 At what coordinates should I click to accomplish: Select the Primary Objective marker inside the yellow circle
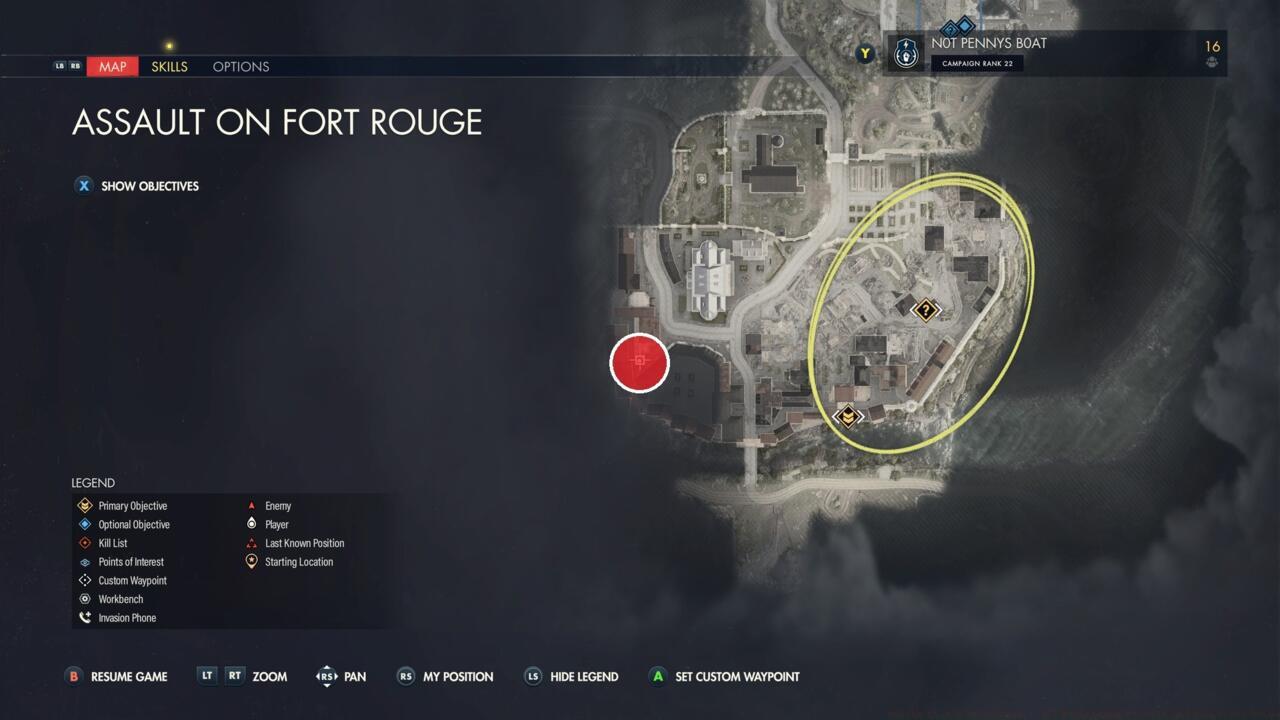click(847, 414)
